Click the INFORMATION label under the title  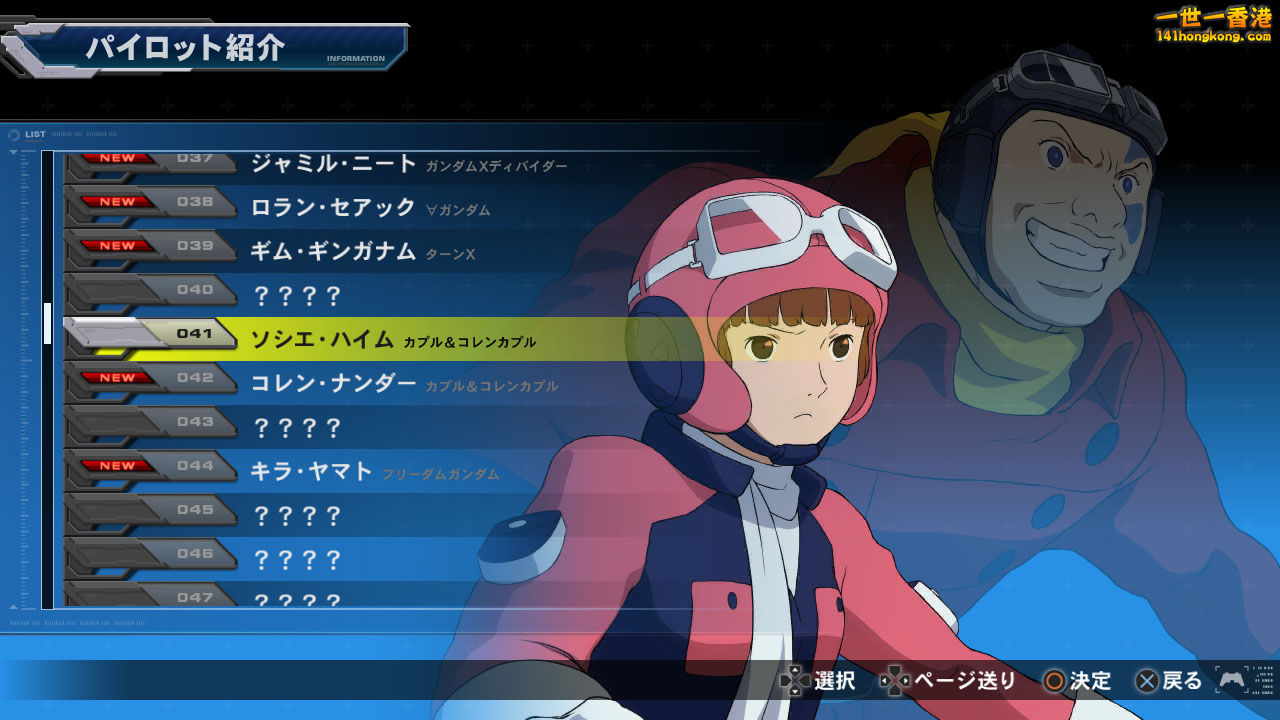click(x=356, y=57)
